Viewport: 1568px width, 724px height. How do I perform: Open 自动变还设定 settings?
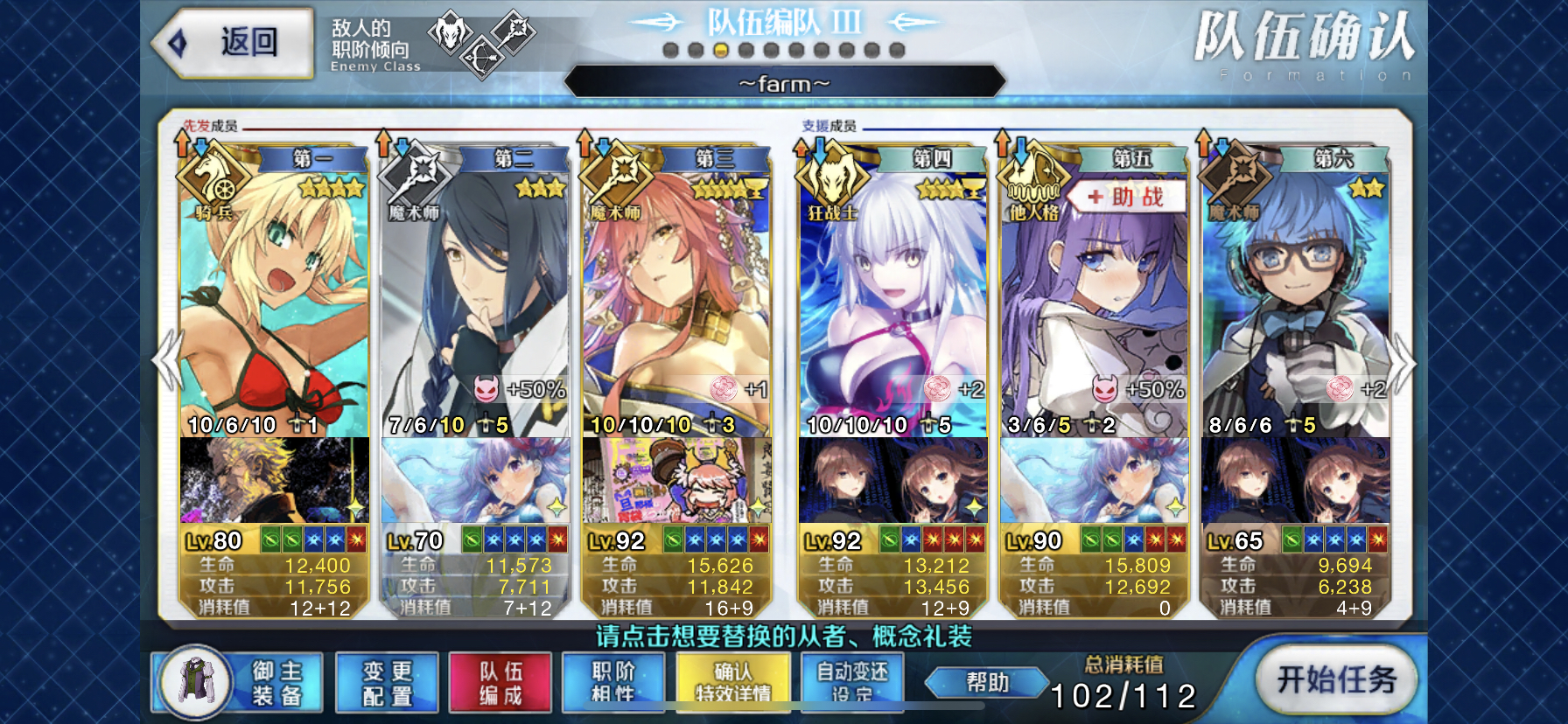click(x=852, y=683)
